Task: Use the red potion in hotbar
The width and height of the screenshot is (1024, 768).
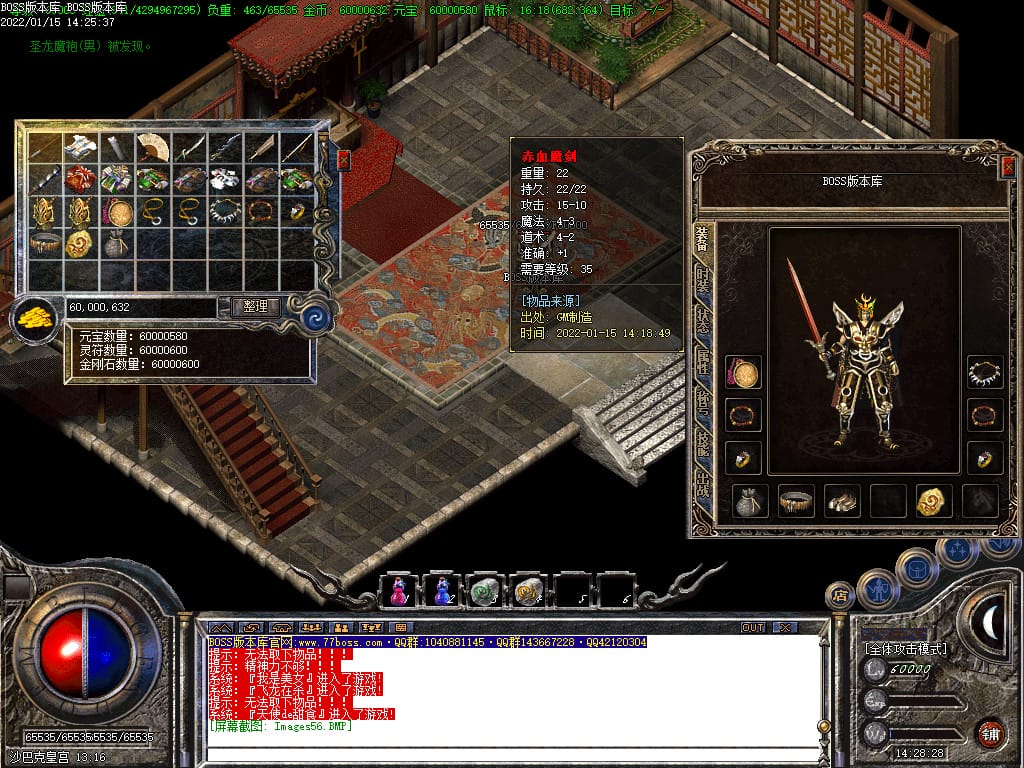Action: (x=397, y=591)
